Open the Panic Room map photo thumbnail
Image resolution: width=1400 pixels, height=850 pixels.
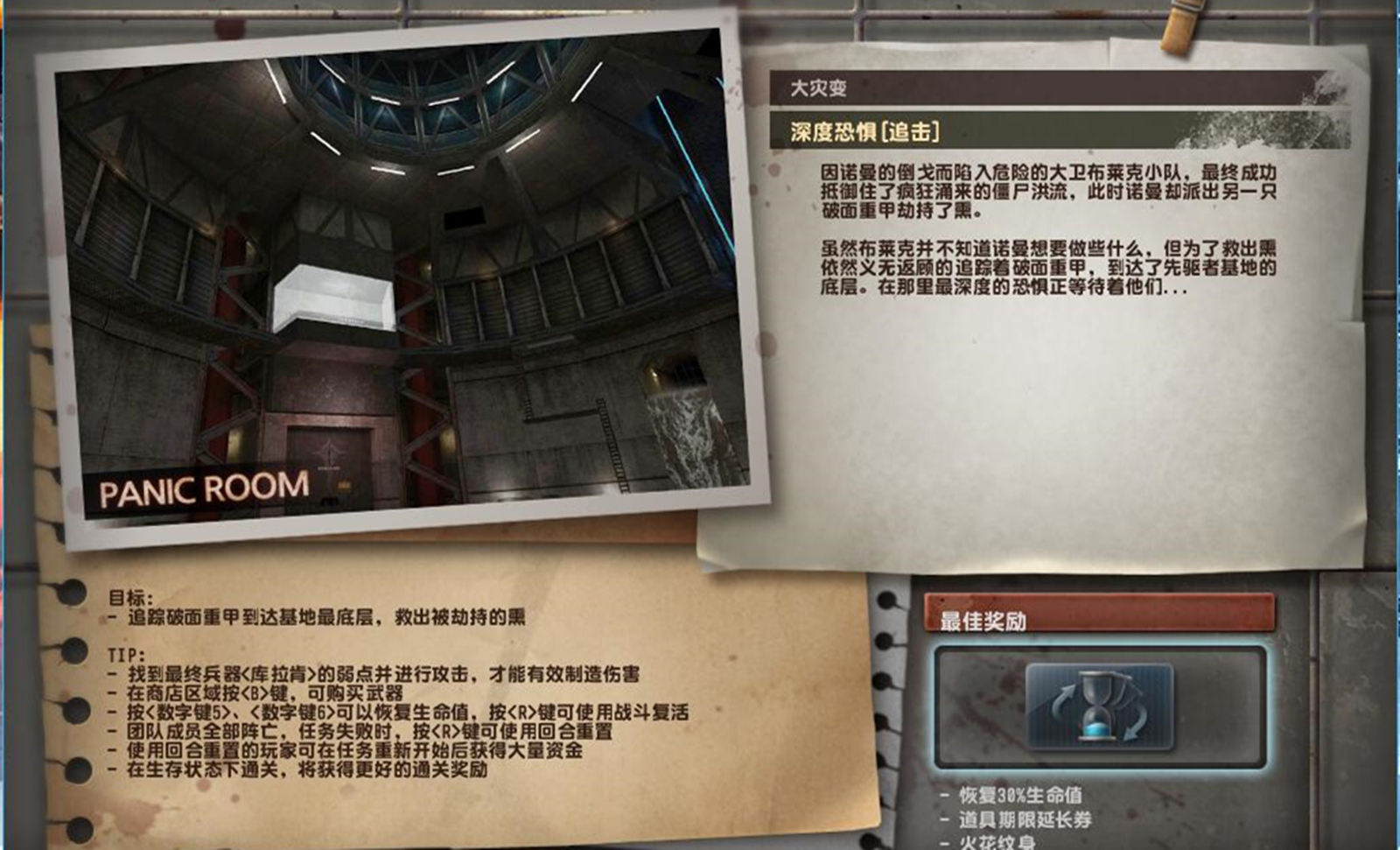402,280
